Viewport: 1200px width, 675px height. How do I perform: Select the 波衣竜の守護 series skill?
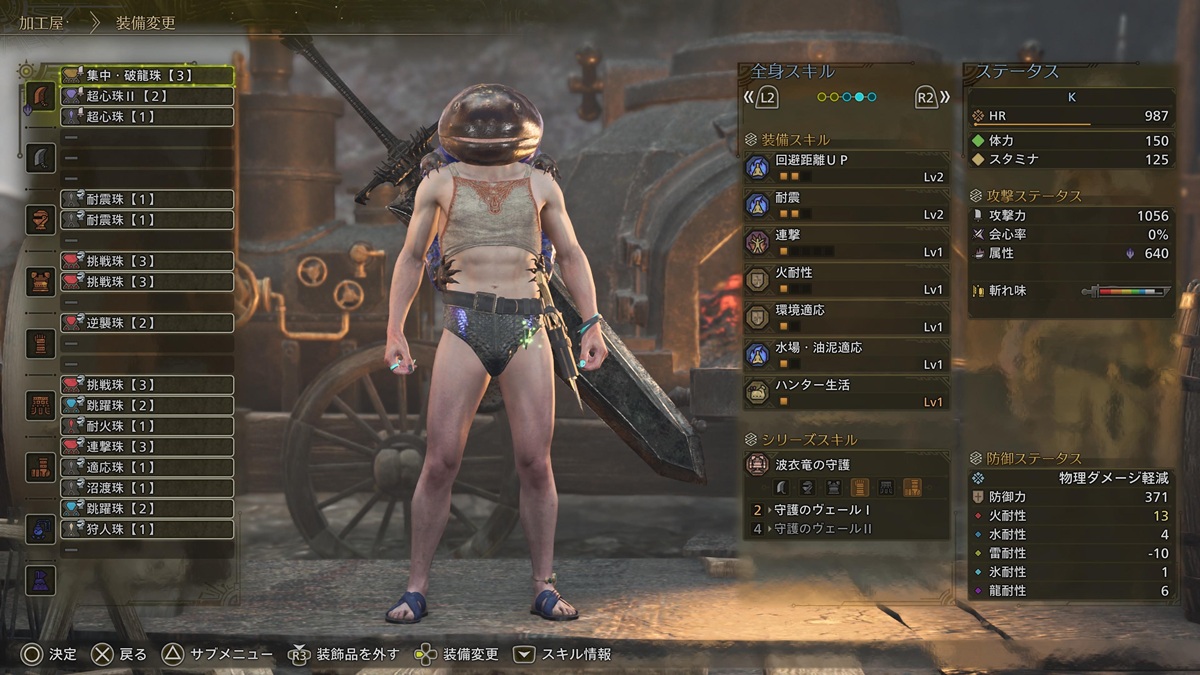pyautogui.click(x=846, y=465)
